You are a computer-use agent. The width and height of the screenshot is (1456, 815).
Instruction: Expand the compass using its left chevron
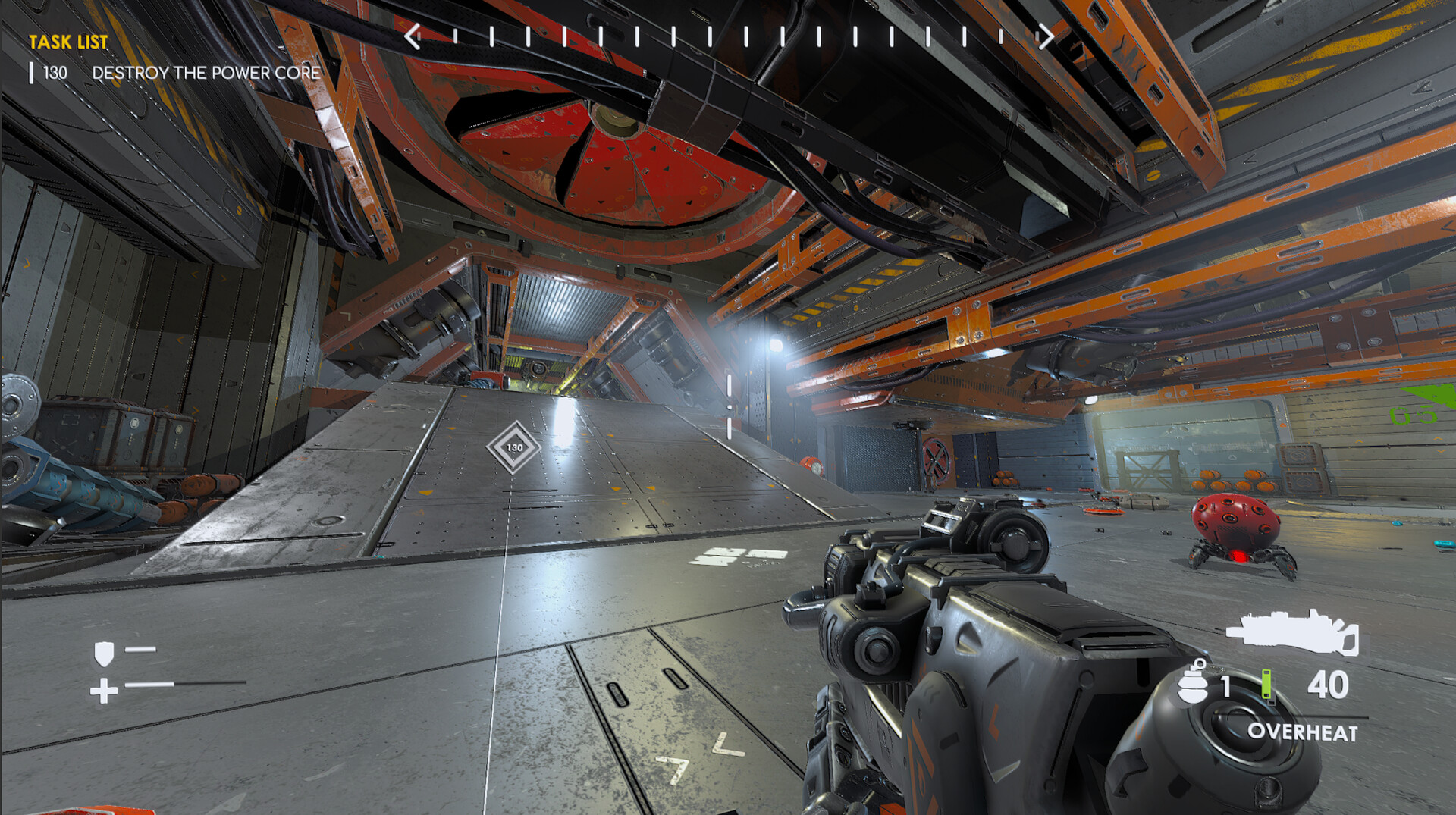point(411,34)
